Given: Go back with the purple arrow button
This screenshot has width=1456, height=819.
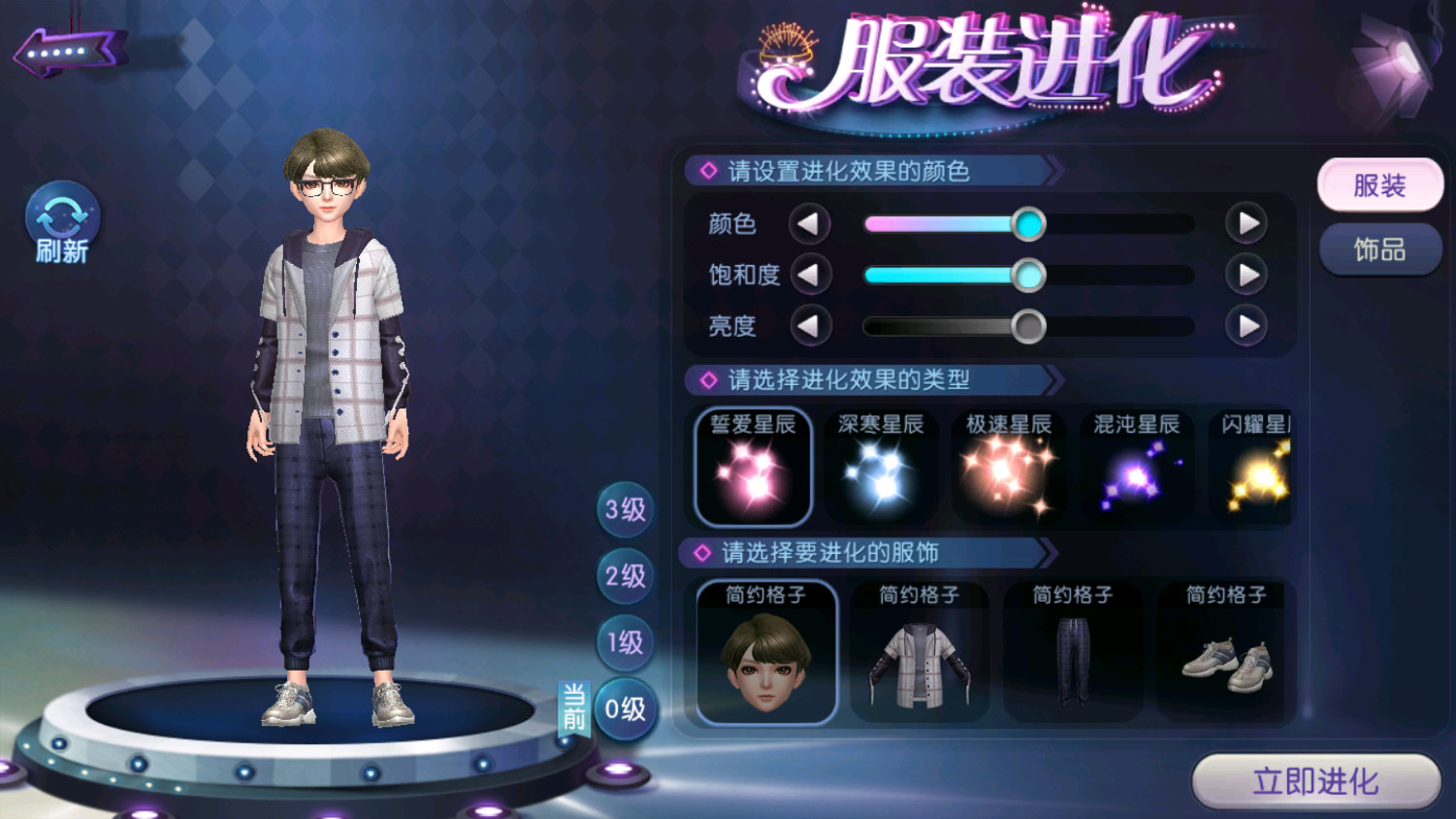Looking at the screenshot, I should [68, 50].
